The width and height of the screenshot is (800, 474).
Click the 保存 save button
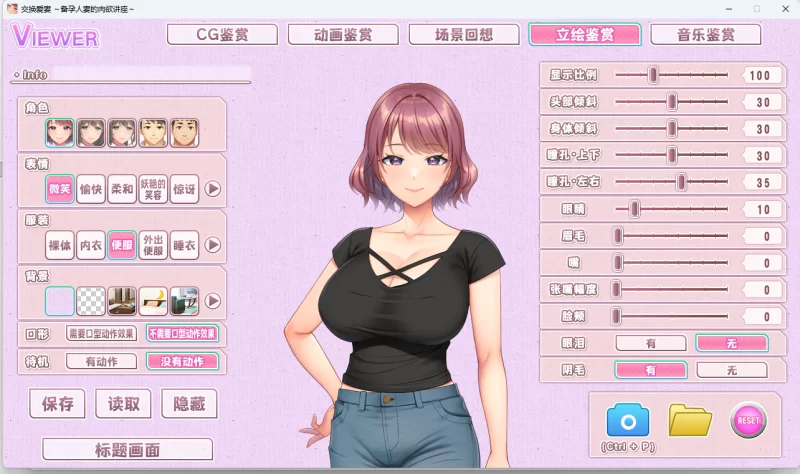pyautogui.click(x=58, y=404)
